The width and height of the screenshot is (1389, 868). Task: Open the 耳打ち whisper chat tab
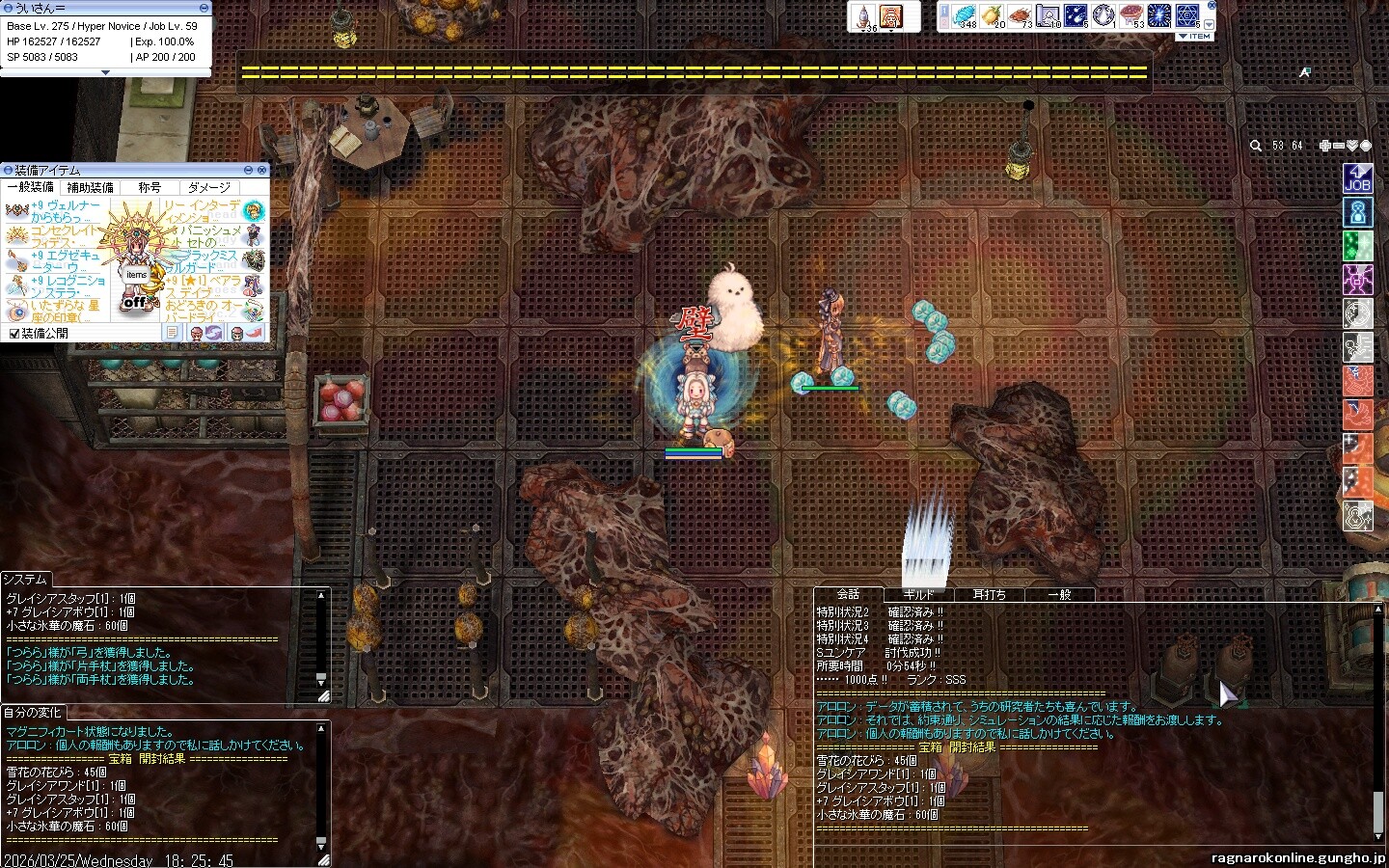989,595
